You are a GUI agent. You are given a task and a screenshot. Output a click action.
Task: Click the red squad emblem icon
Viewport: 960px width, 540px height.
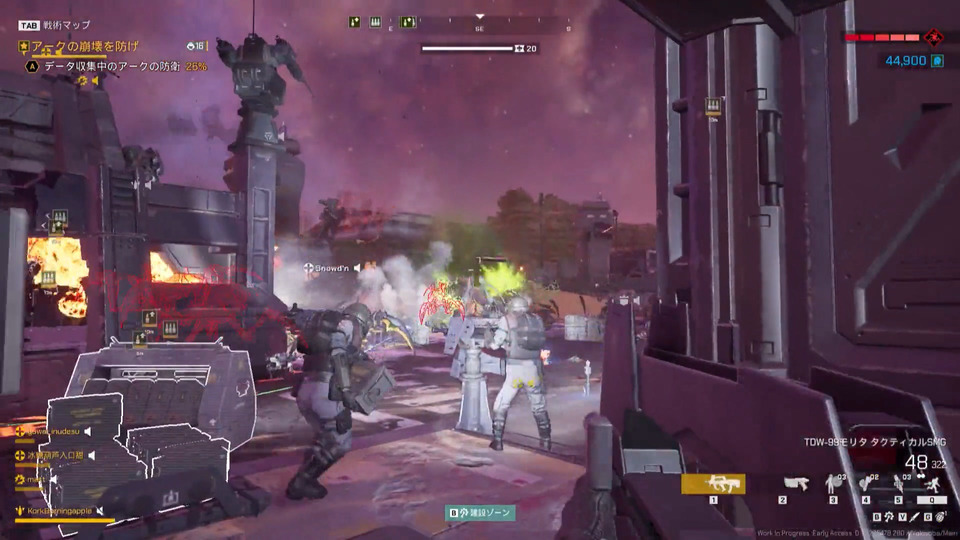click(x=933, y=37)
